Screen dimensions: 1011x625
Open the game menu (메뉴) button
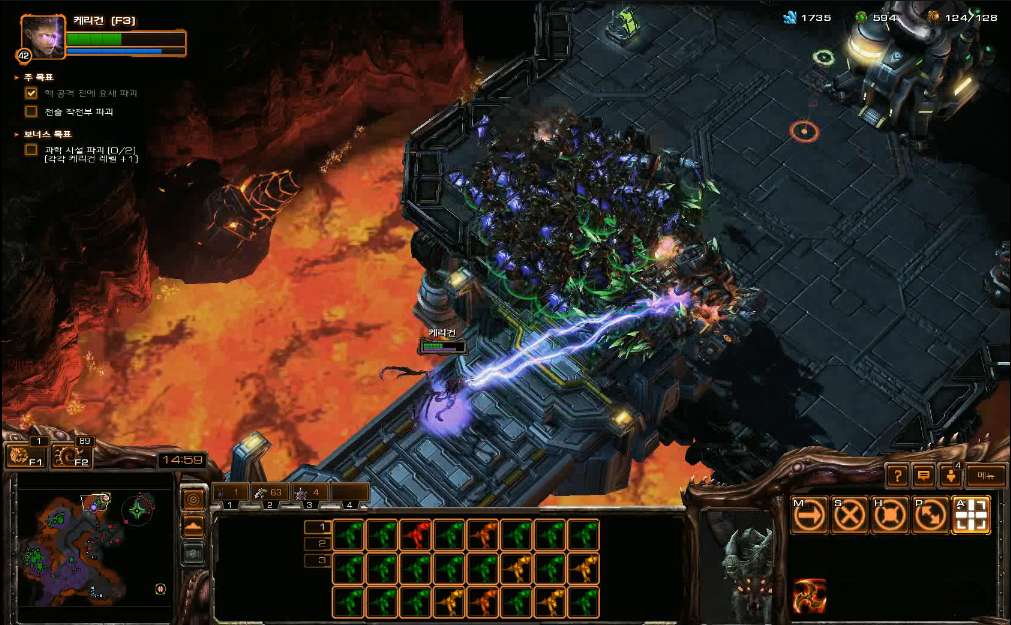(985, 475)
